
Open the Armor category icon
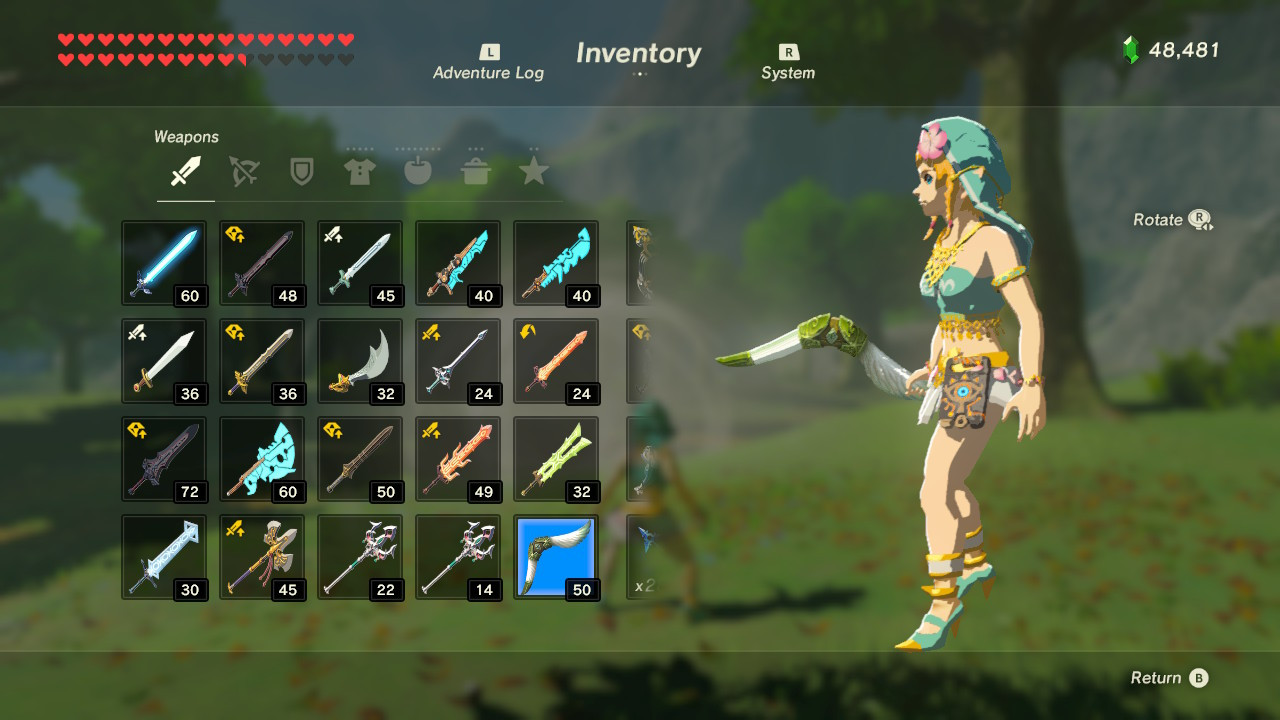click(x=359, y=170)
